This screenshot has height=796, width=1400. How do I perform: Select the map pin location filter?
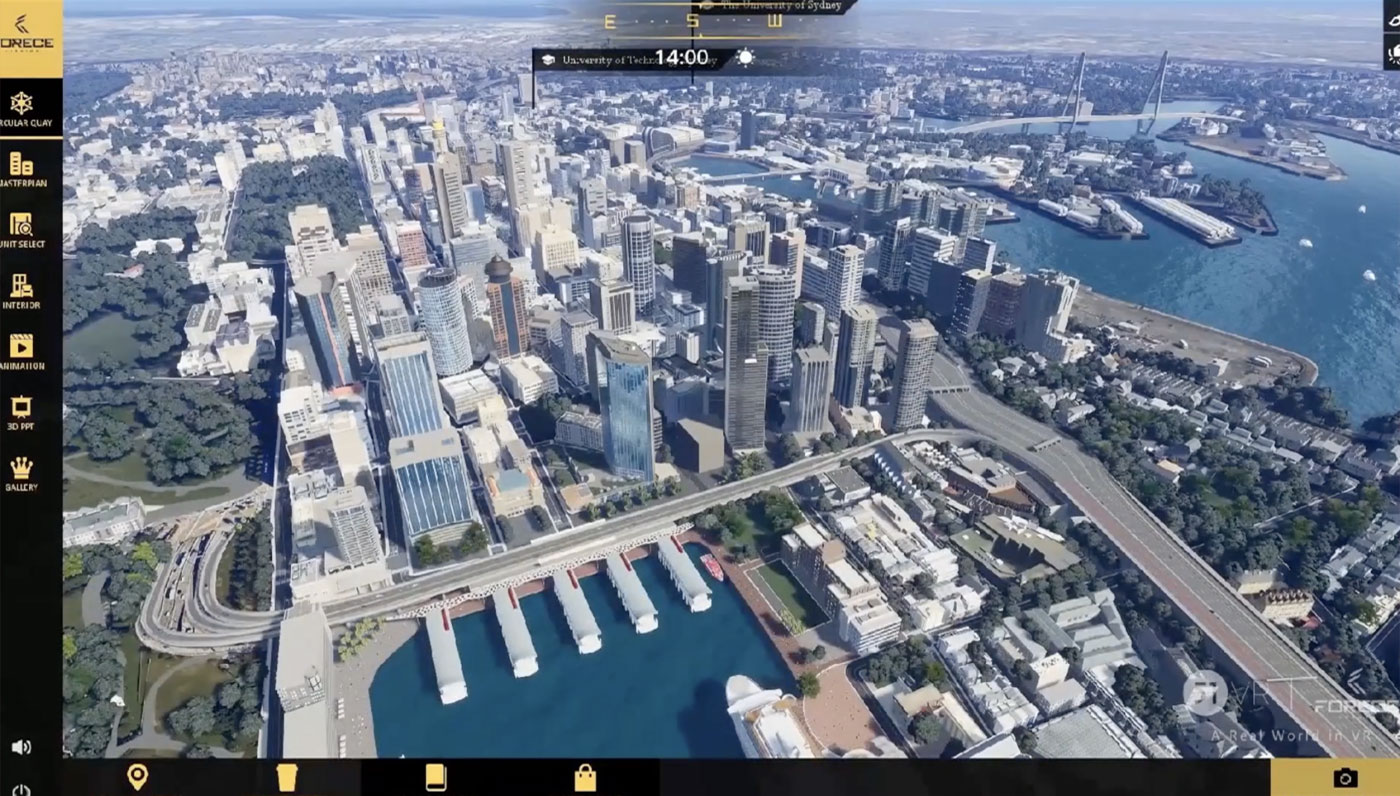coord(137,777)
